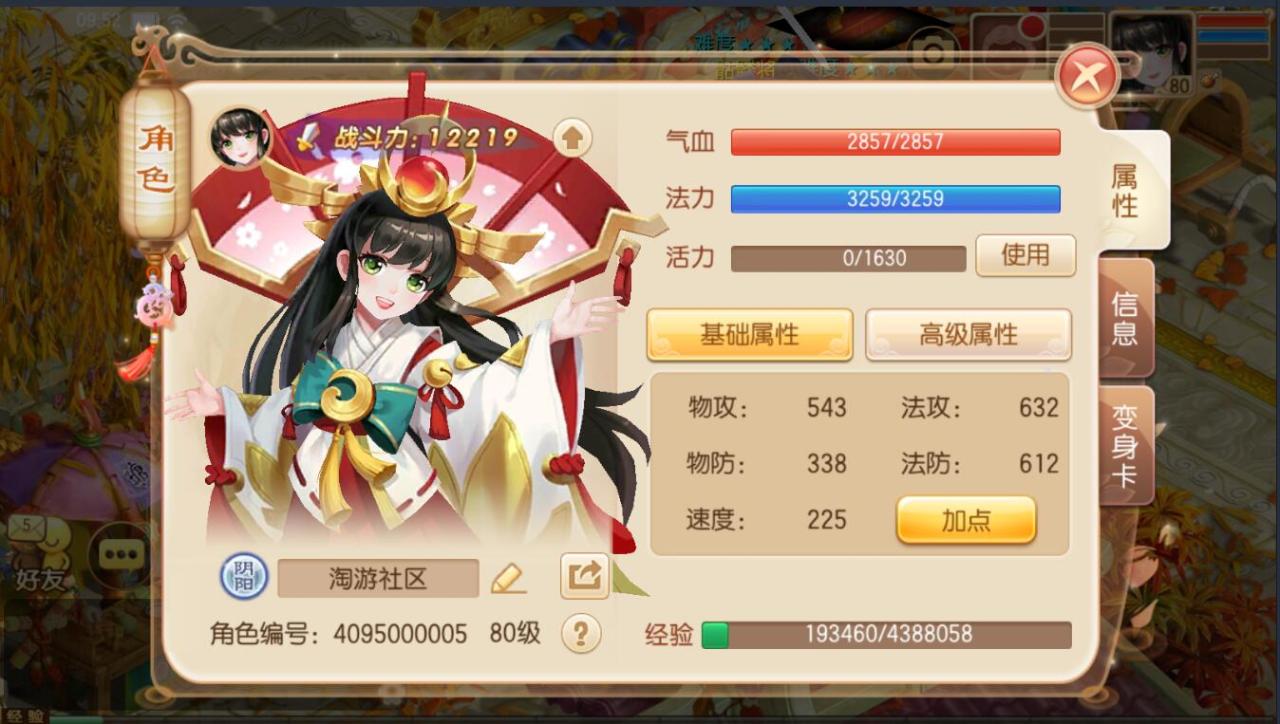1280x724 pixels.
Task: Click the camera screenshot icon
Action: (x=933, y=51)
